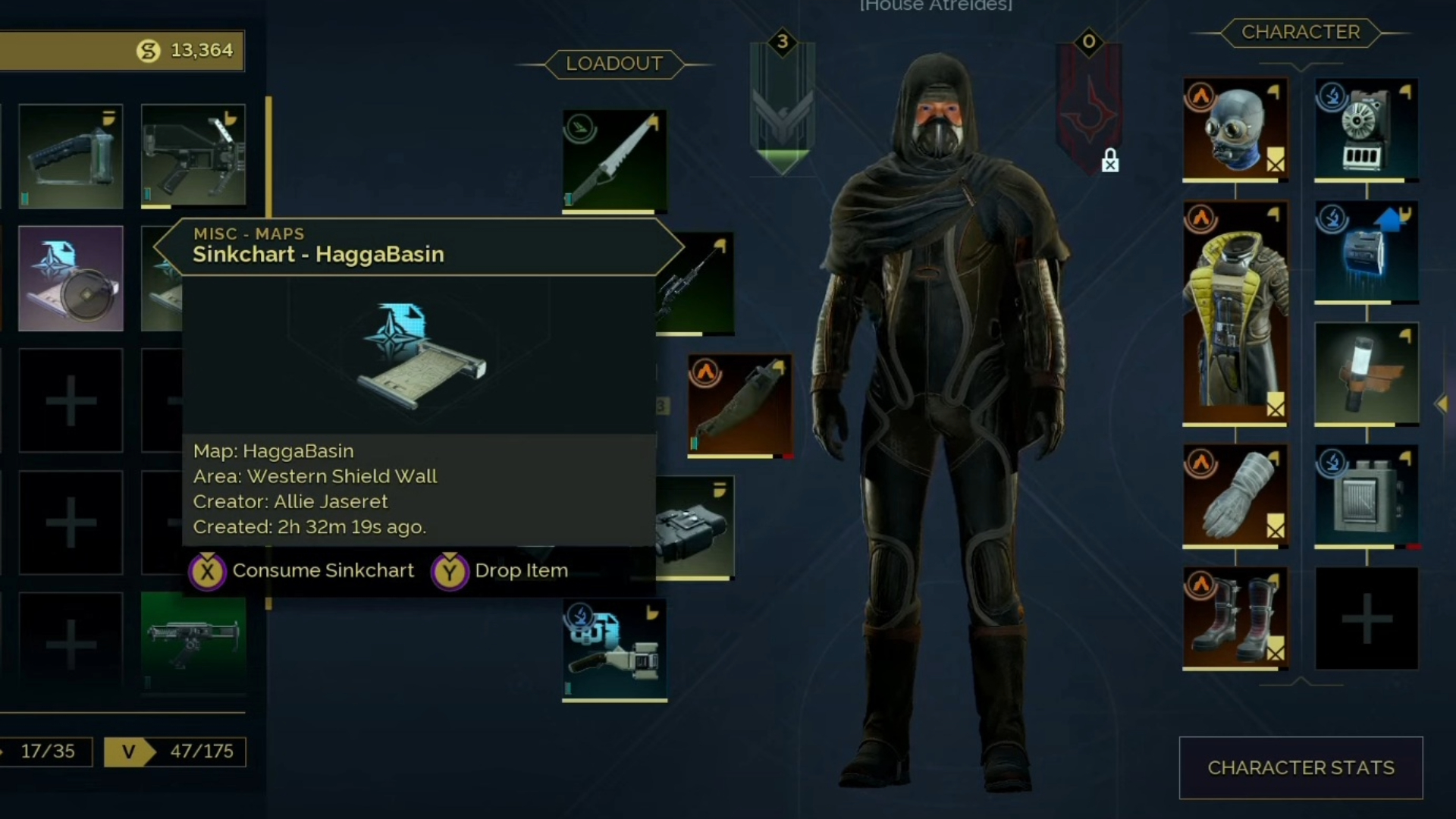Select the serrated knife loadout slot
1456x819 pixels.
(x=614, y=161)
